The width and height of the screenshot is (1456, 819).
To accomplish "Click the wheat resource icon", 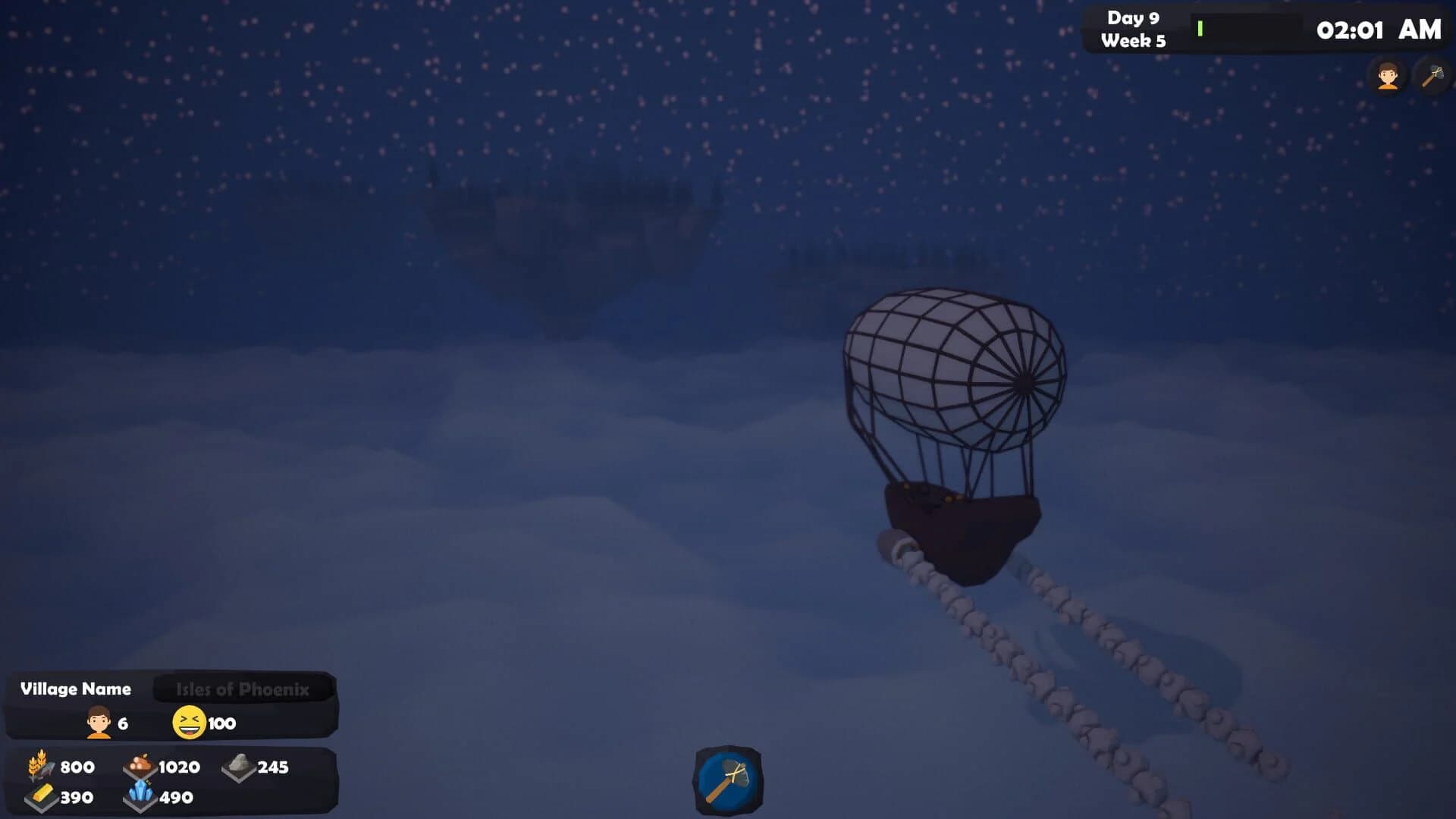I will tap(39, 767).
